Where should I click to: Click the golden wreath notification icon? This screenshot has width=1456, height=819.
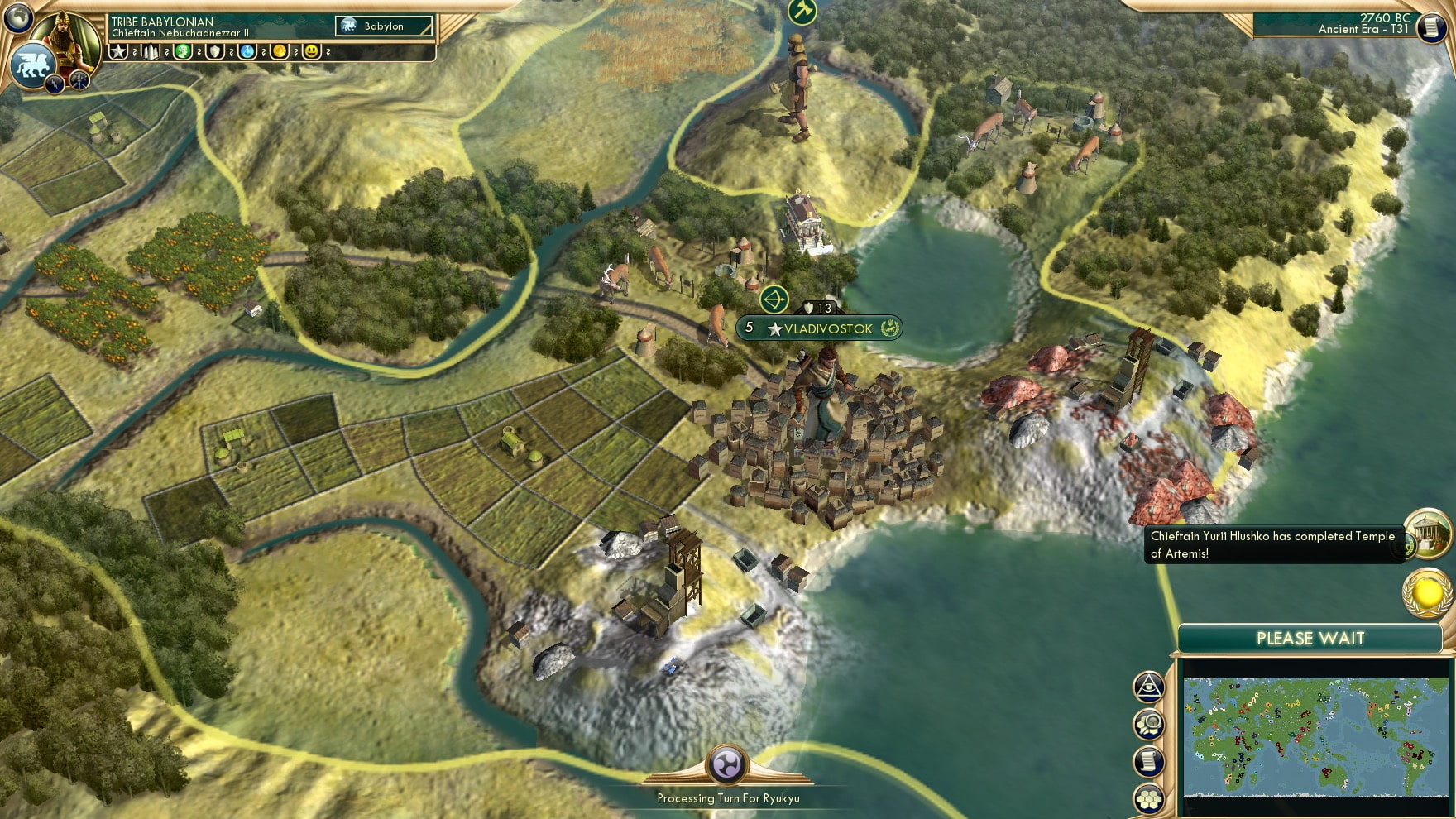coord(1428,593)
